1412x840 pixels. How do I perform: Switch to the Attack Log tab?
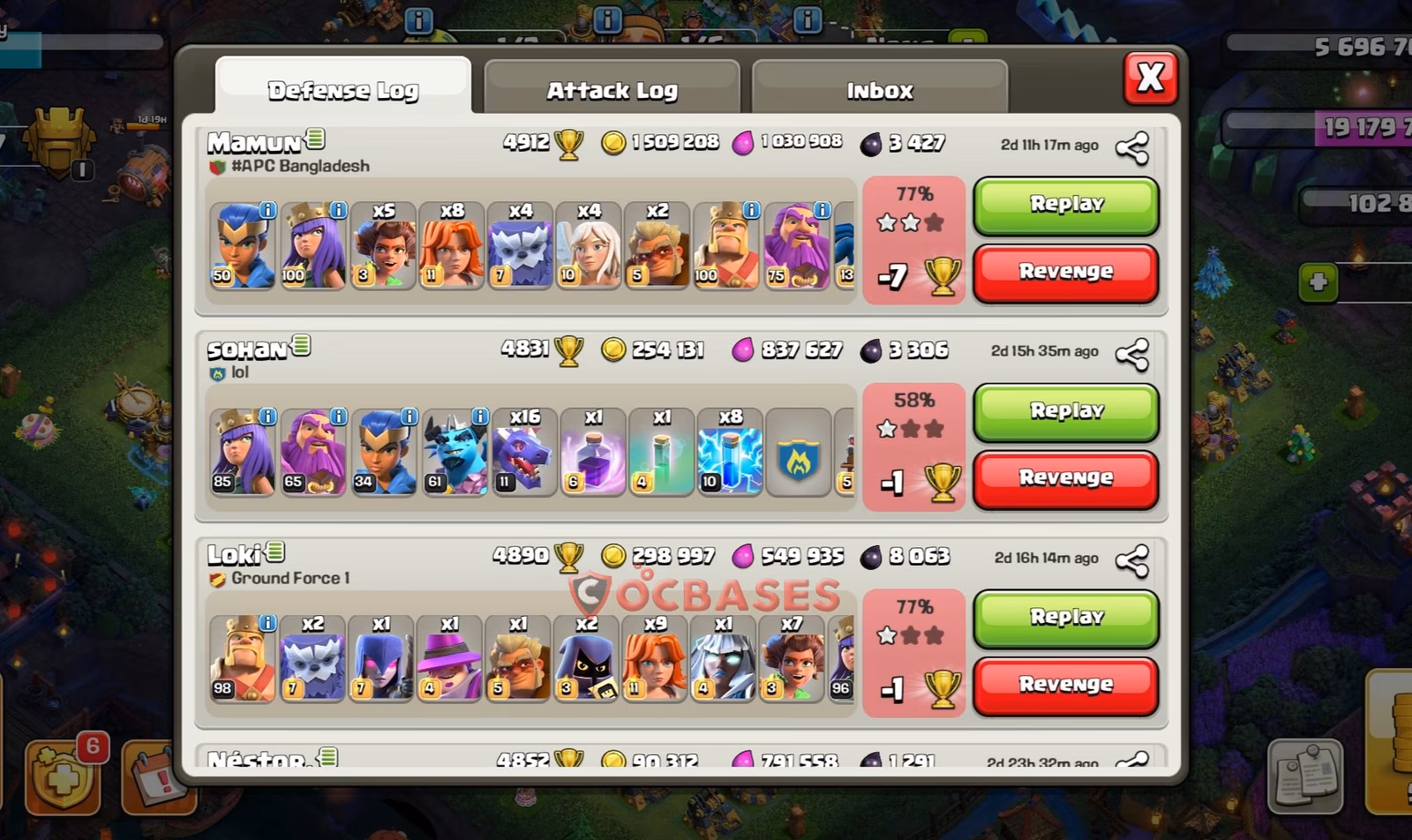click(x=612, y=88)
